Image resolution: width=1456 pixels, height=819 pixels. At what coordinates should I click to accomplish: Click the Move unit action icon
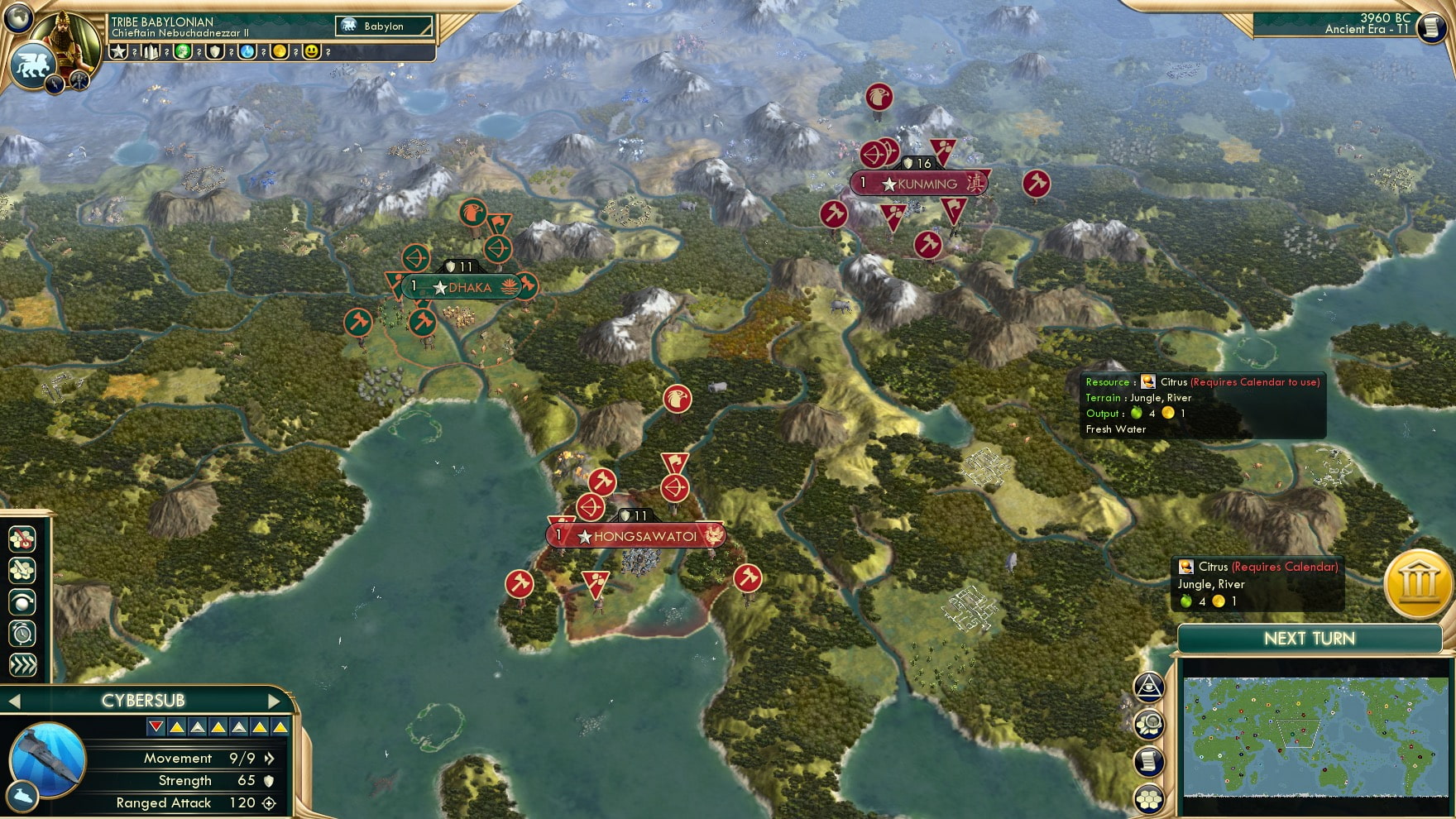[x=22, y=569]
